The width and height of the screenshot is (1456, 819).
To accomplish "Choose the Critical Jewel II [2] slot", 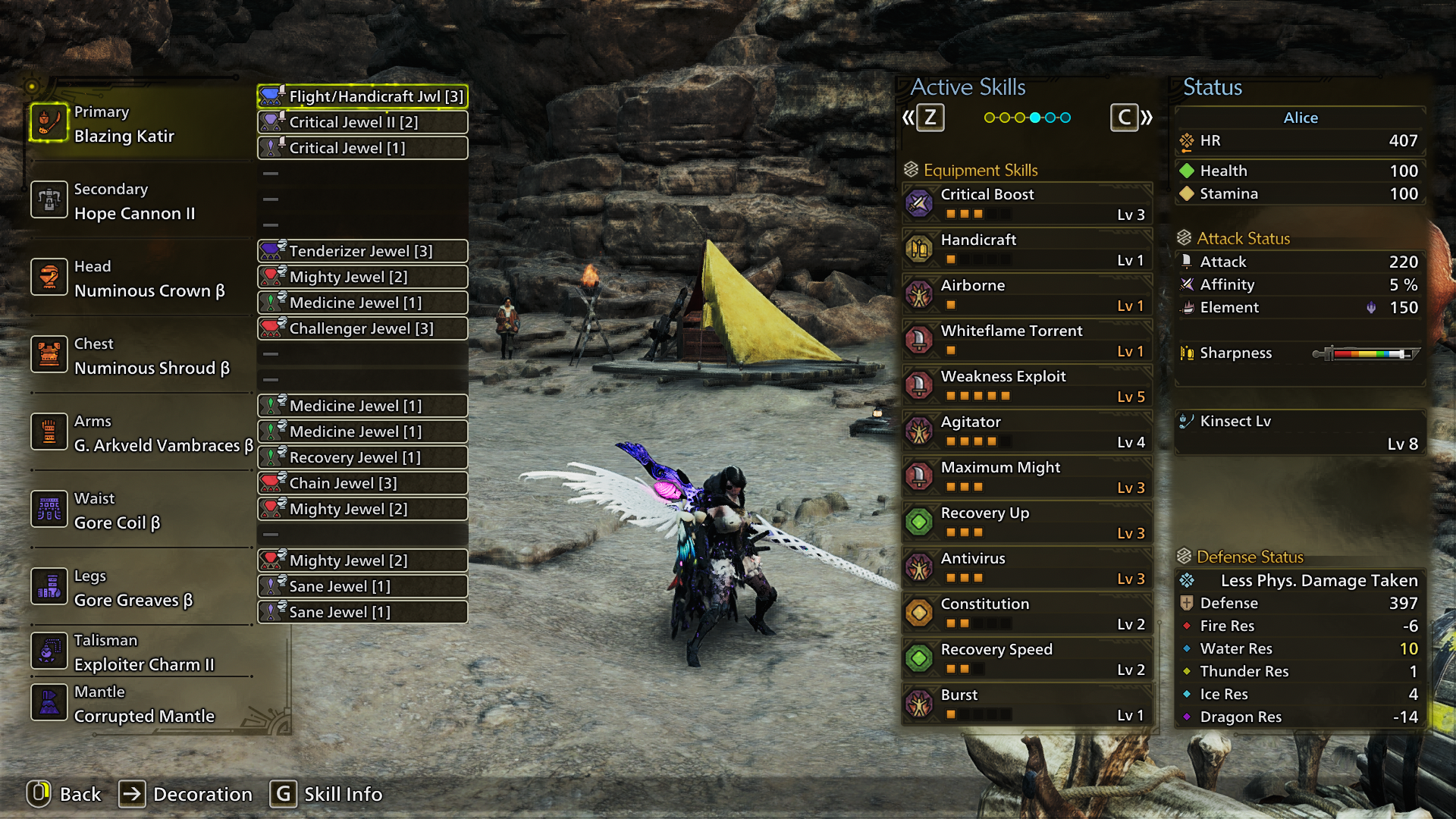I will click(362, 122).
